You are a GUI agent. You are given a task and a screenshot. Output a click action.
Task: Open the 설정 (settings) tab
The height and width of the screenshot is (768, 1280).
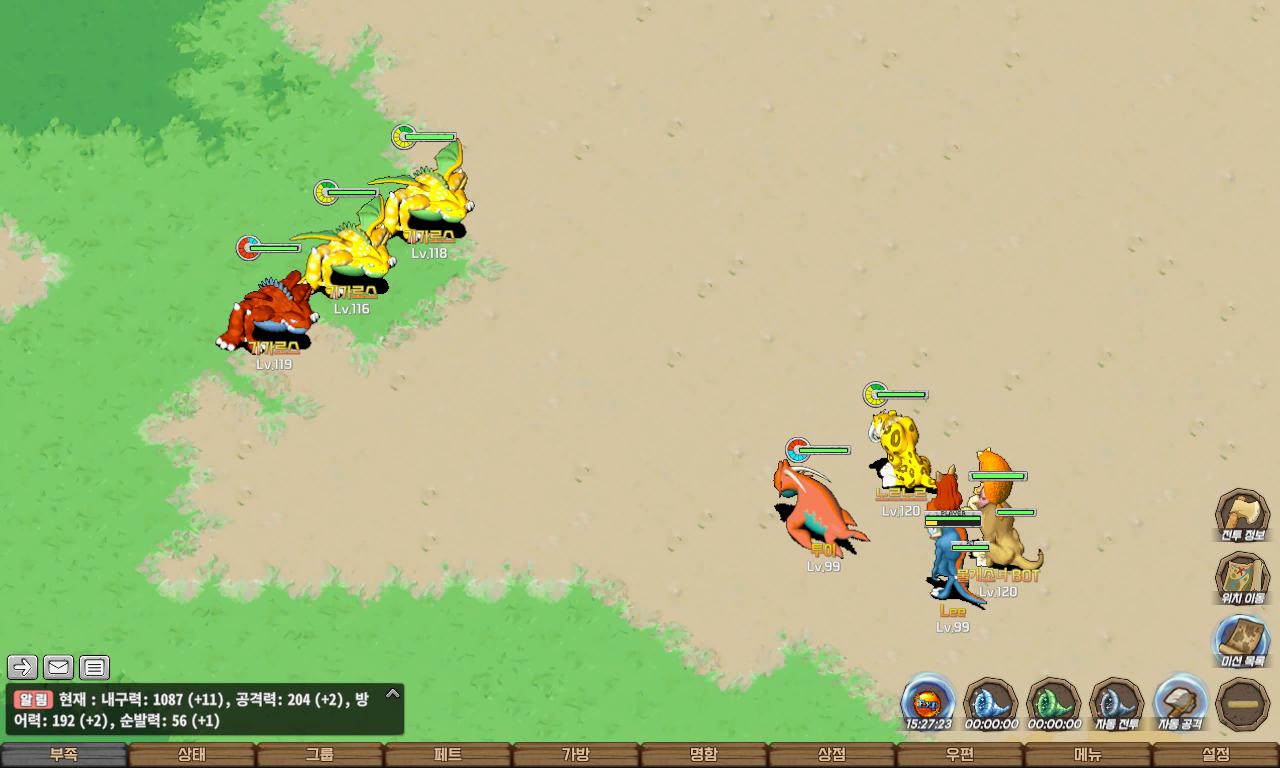[1216, 755]
